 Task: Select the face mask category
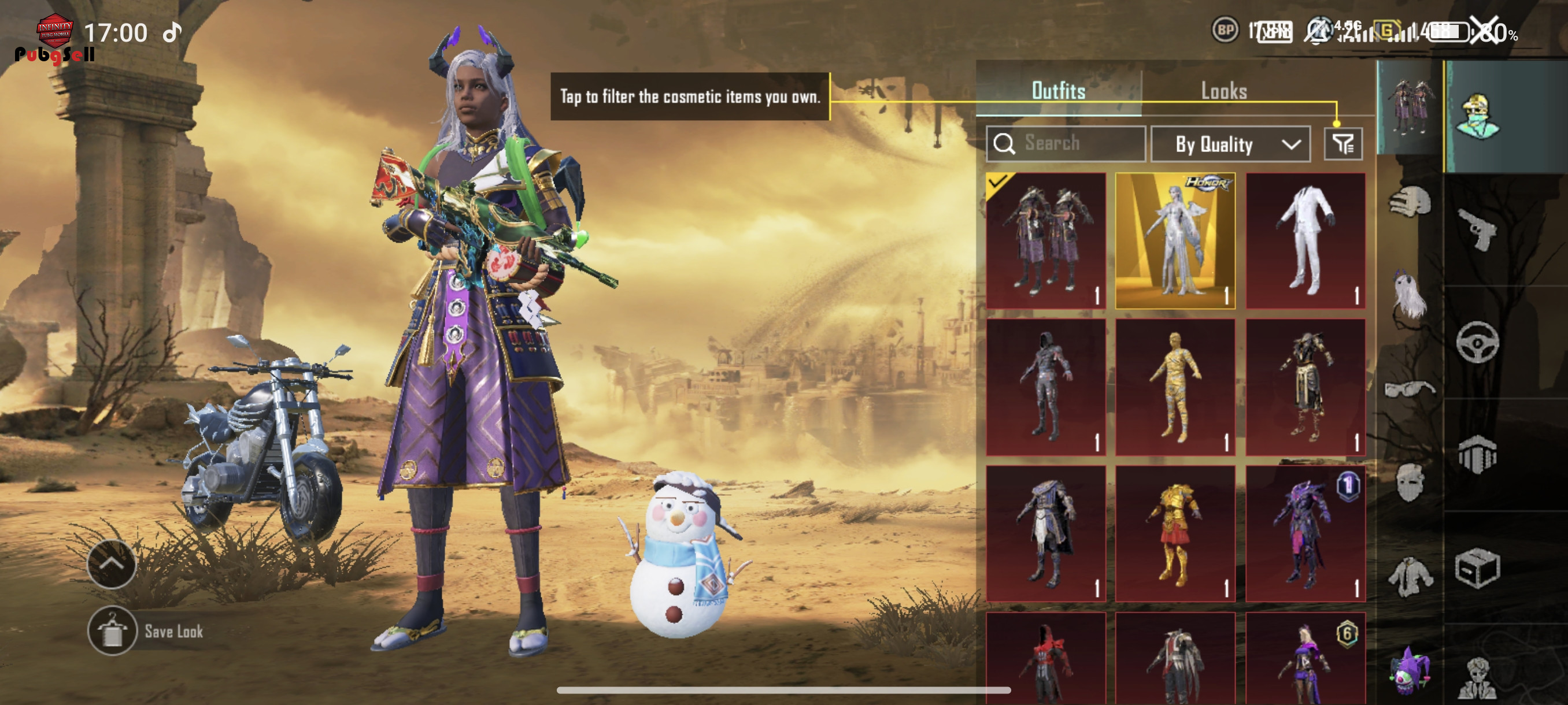(x=1410, y=482)
